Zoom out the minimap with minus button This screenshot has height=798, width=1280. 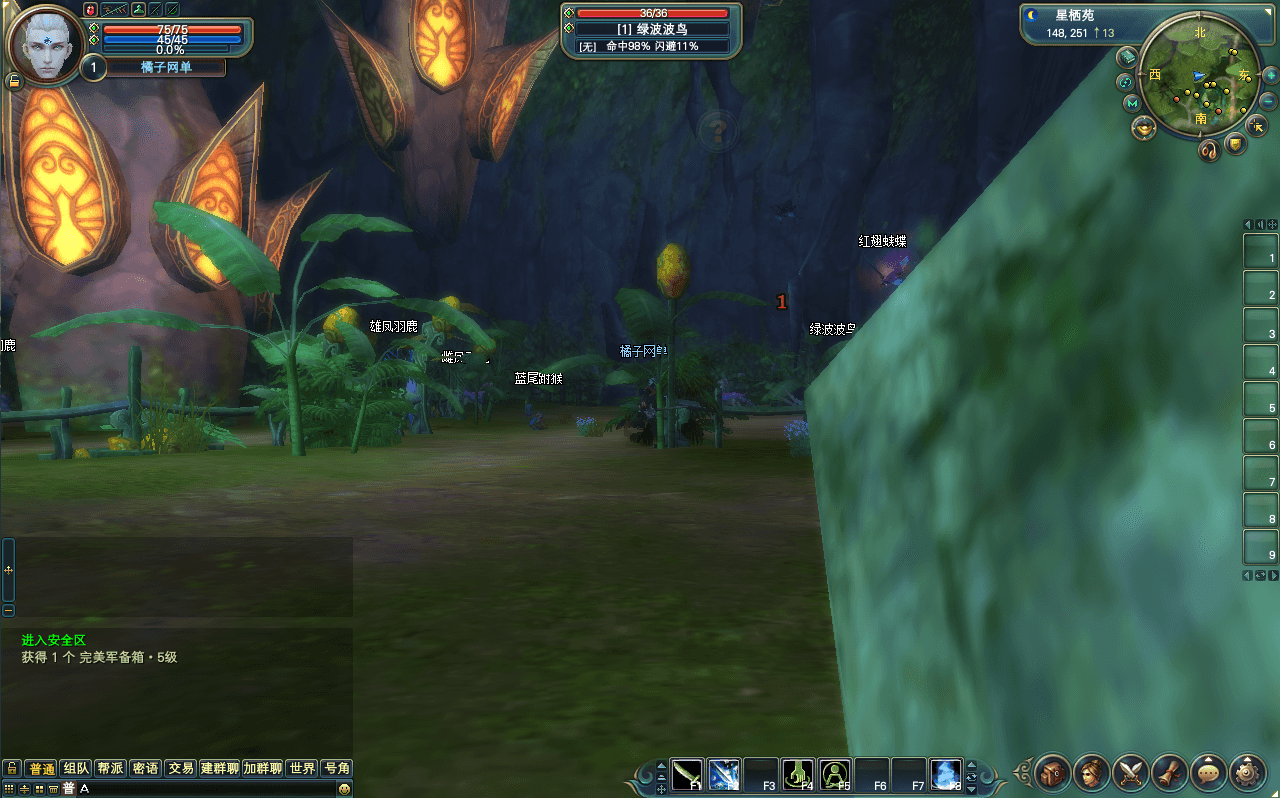tap(1269, 101)
